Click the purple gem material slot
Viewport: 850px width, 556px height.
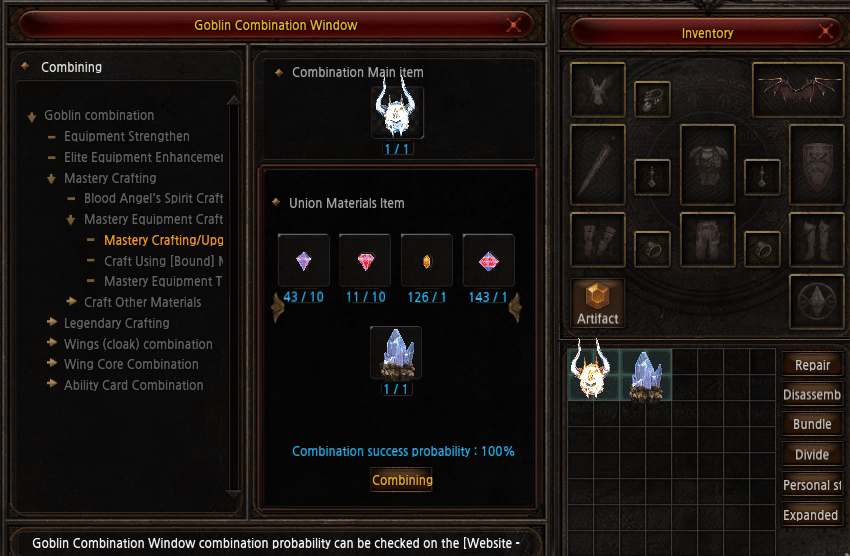click(x=303, y=260)
